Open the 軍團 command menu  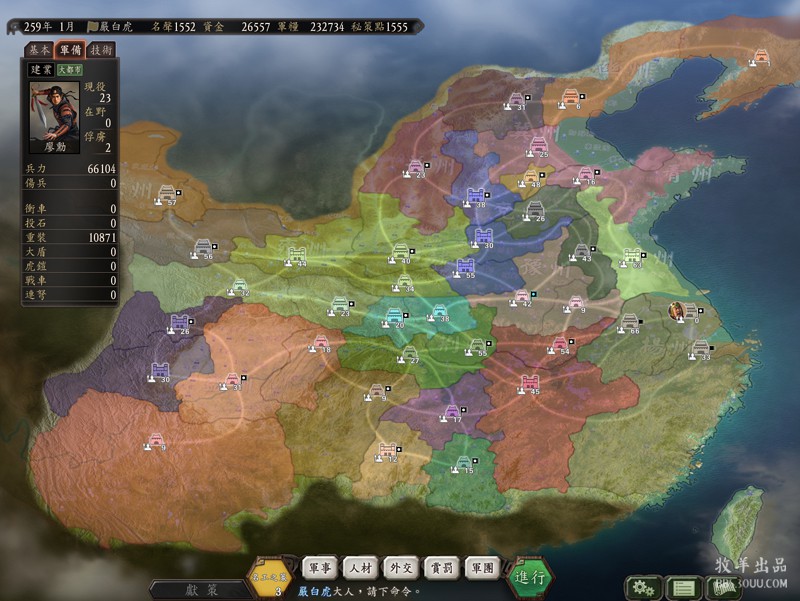[485, 568]
